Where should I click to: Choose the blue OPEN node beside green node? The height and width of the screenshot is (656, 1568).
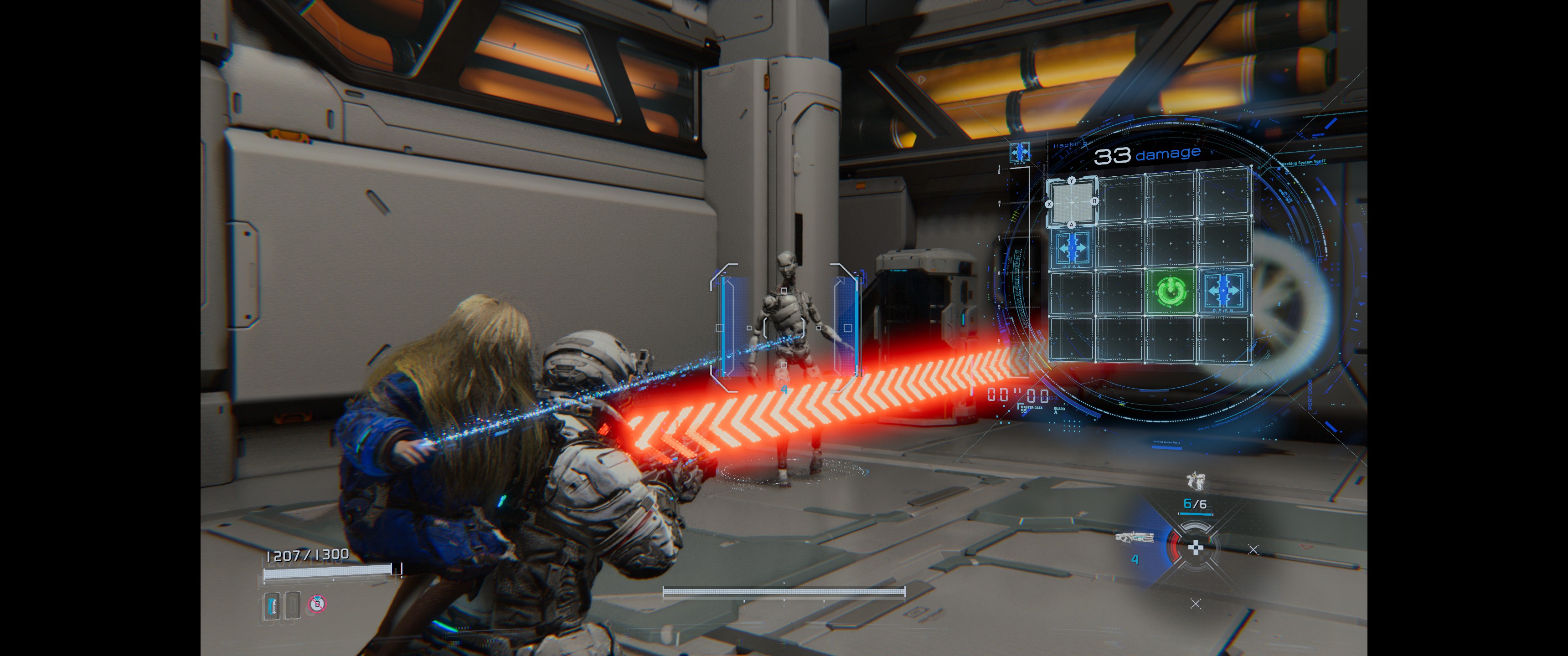(1223, 292)
